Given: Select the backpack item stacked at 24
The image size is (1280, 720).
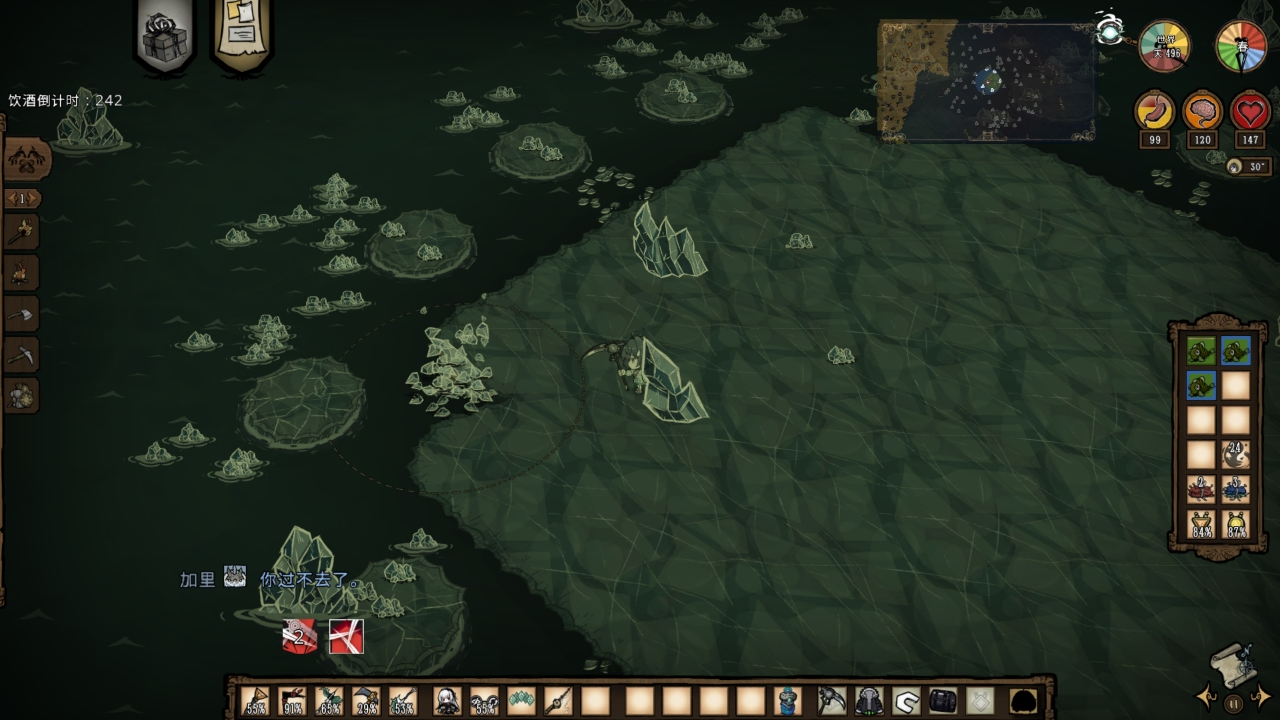Looking at the screenshot, I should (x=1236, y=455).
